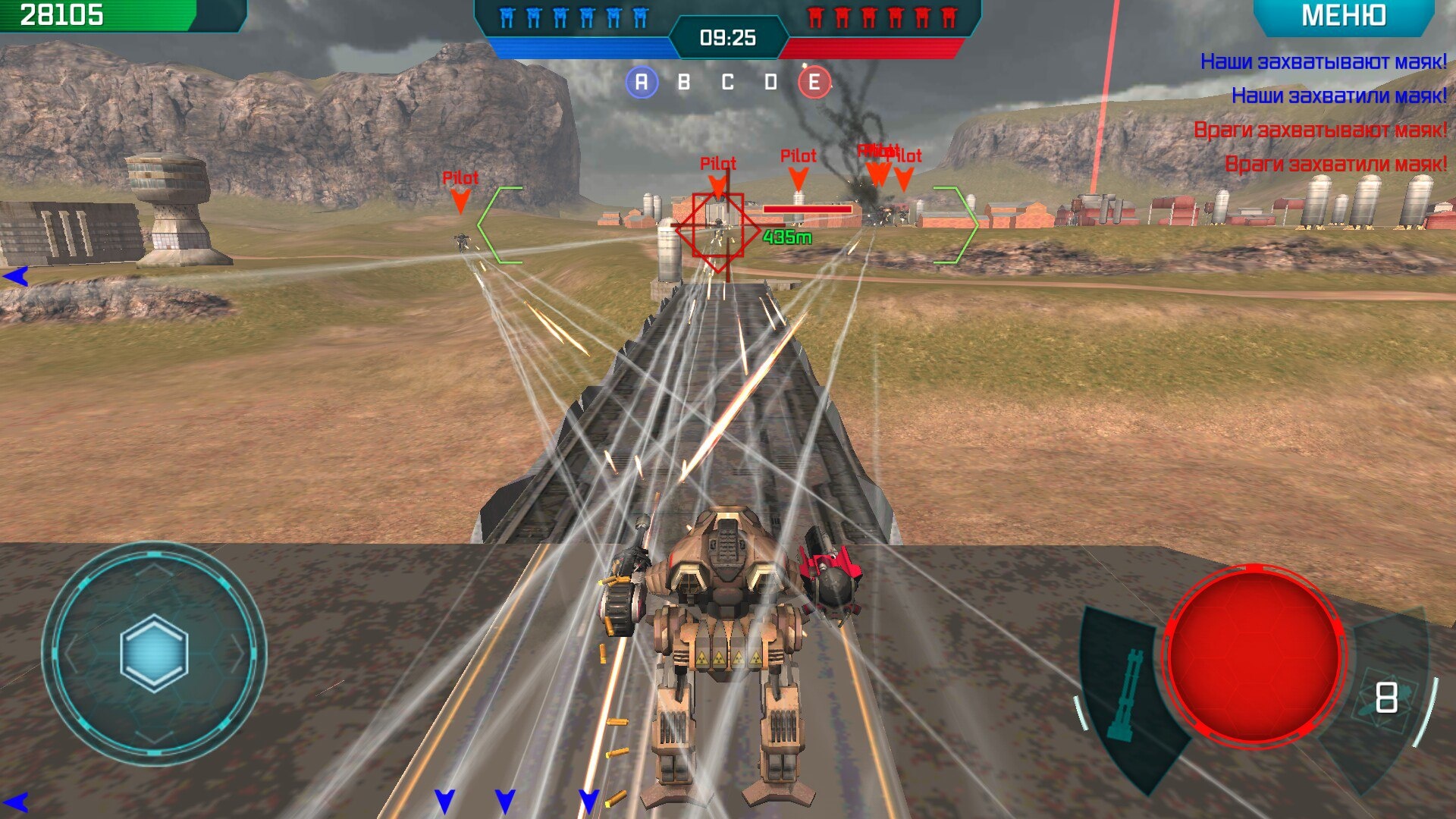Tap the neutral beacon C label
The height and width of the screenshot is (819, 1456).
pyautogui.click(x=728, y=82)
